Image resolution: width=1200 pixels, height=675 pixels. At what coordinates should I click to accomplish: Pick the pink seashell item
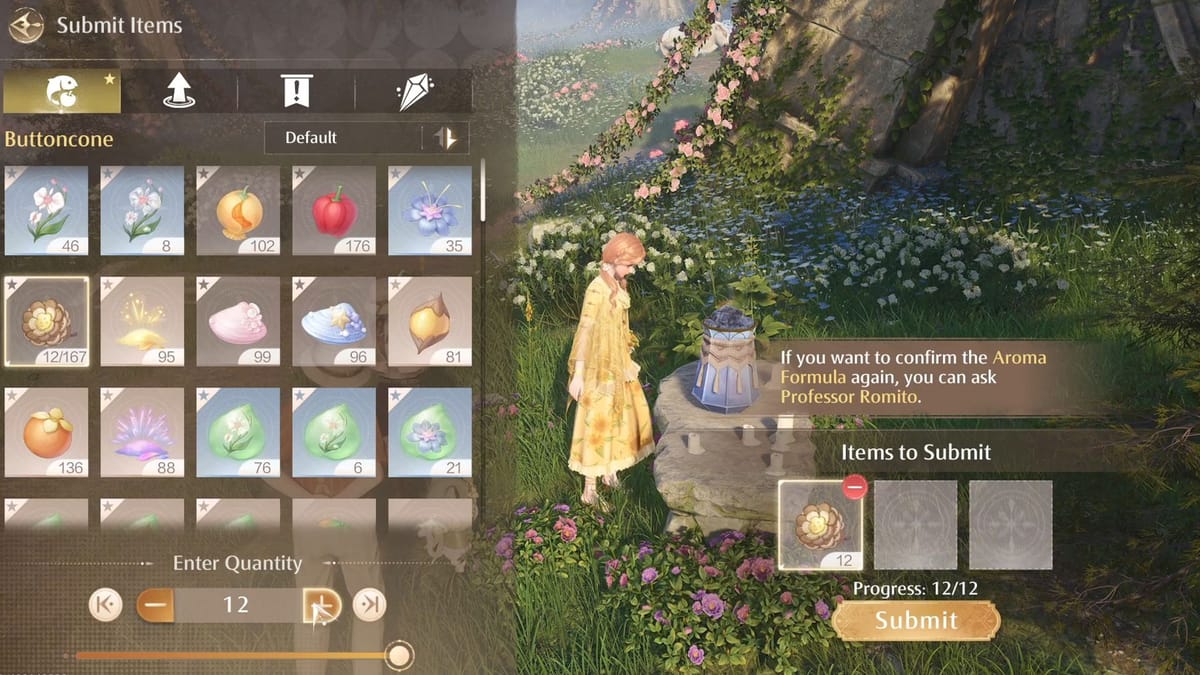238,320
